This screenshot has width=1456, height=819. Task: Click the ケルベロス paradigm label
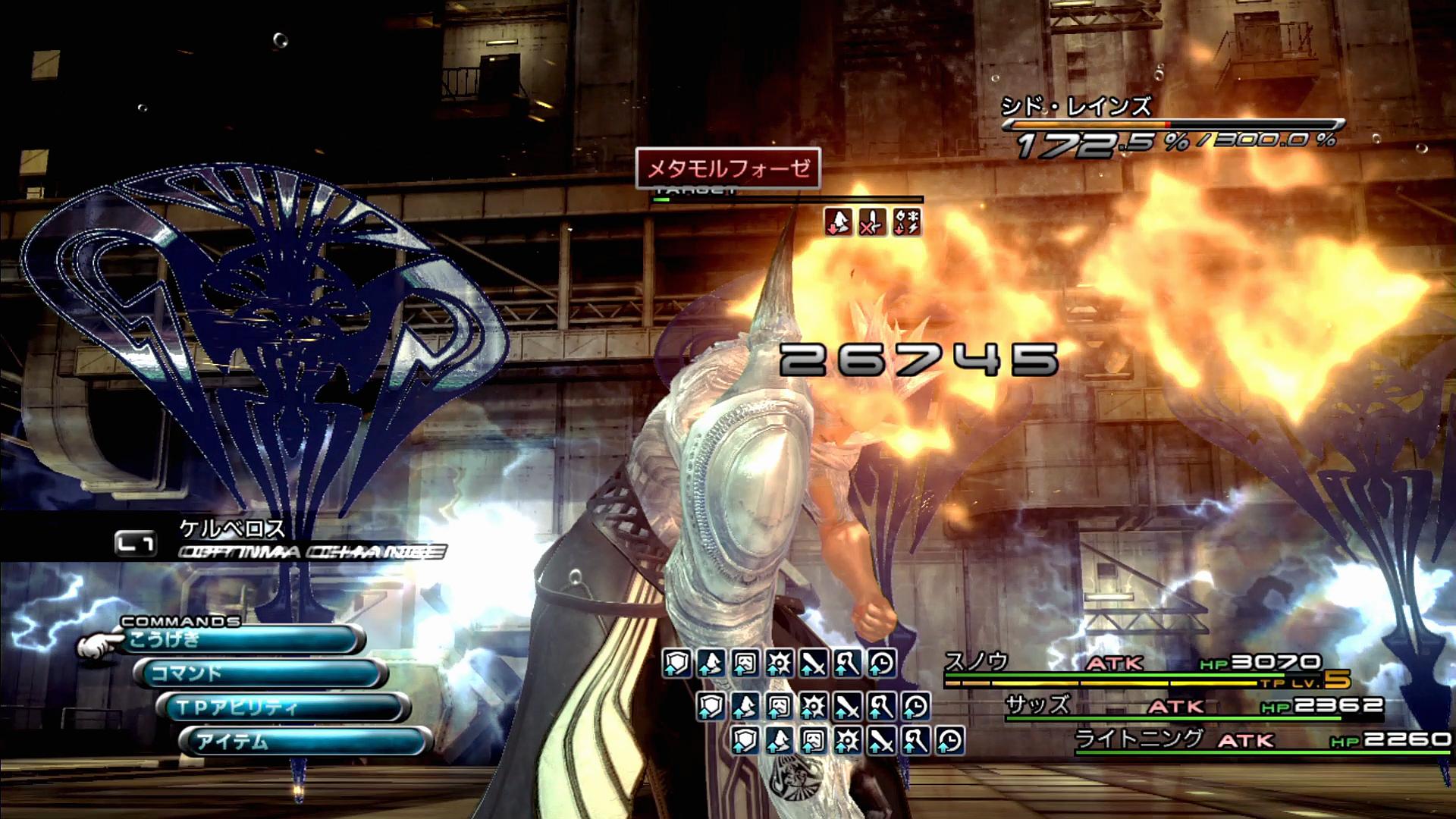pos(232,528)
